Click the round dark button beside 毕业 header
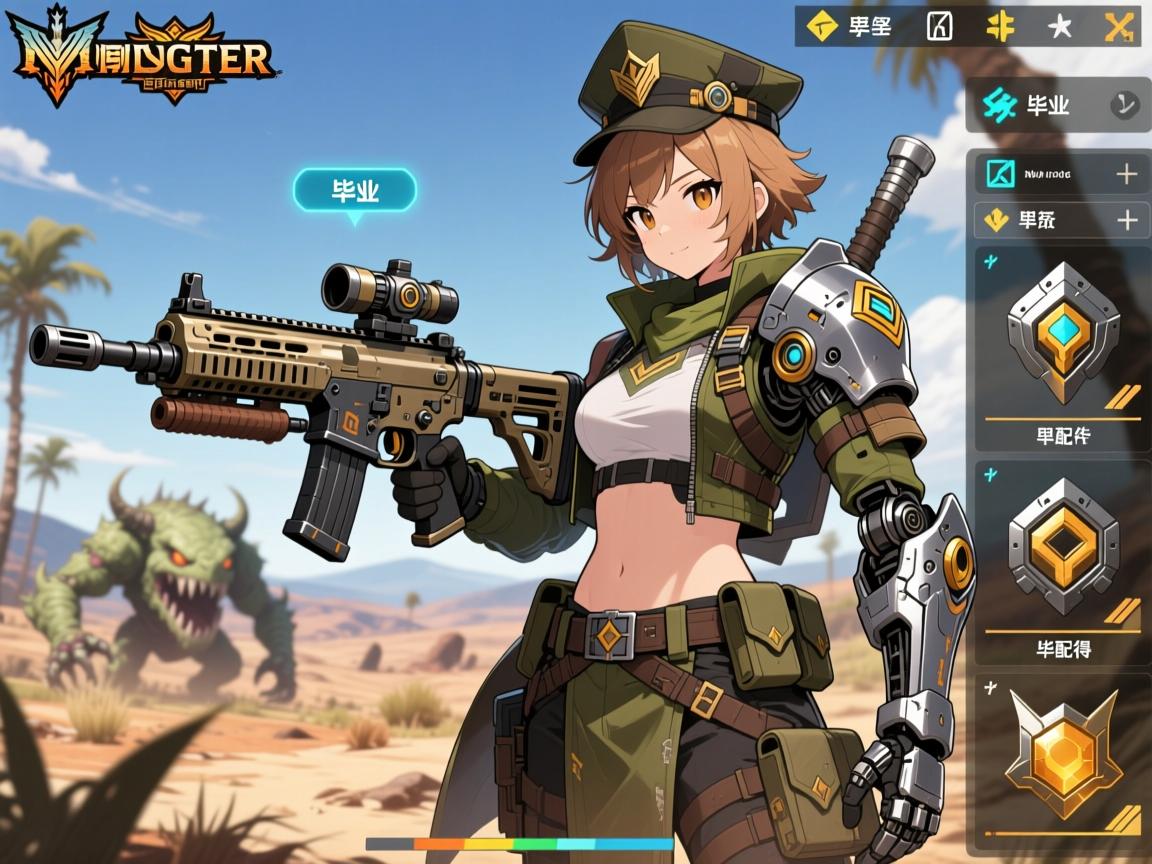 pos(1124,104)
